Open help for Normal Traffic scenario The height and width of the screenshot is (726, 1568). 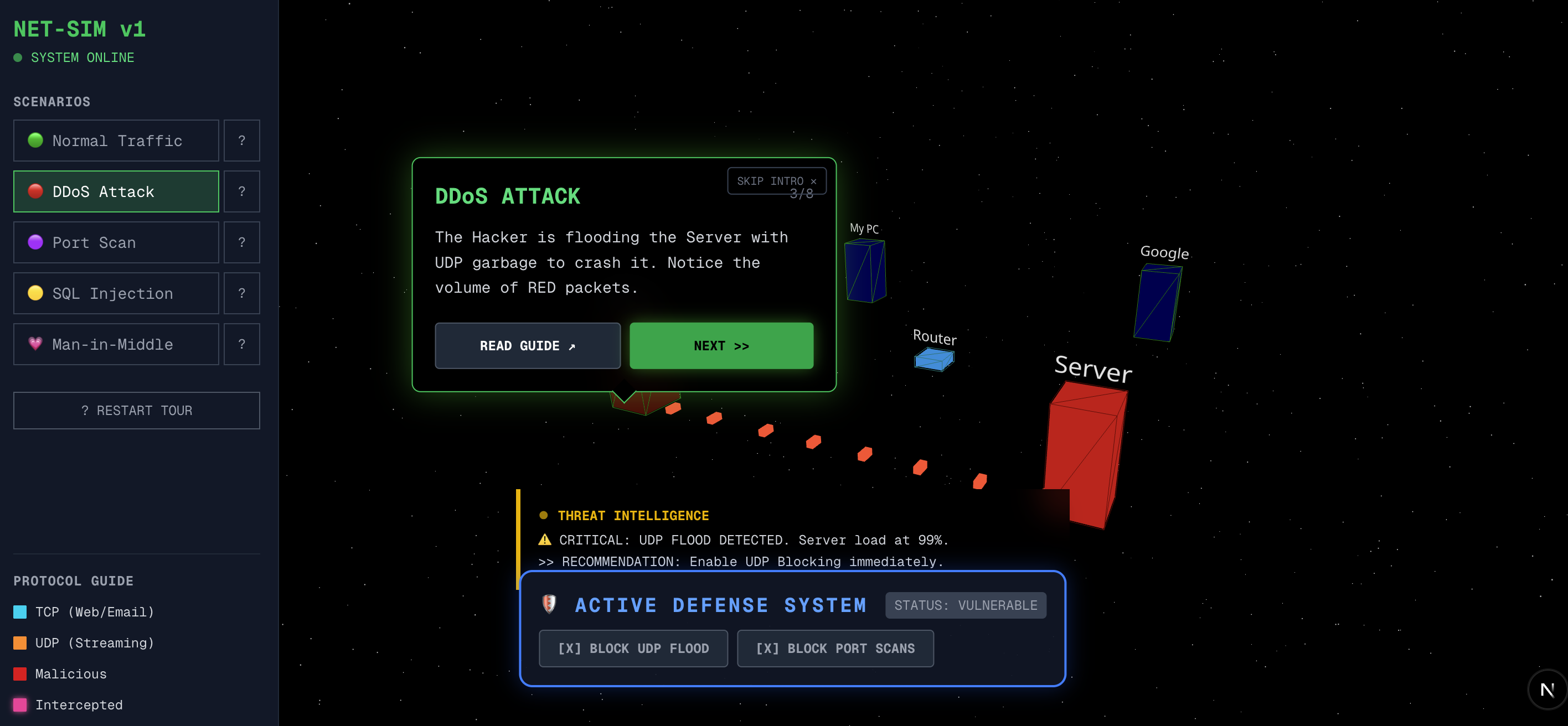coord(241,141)
